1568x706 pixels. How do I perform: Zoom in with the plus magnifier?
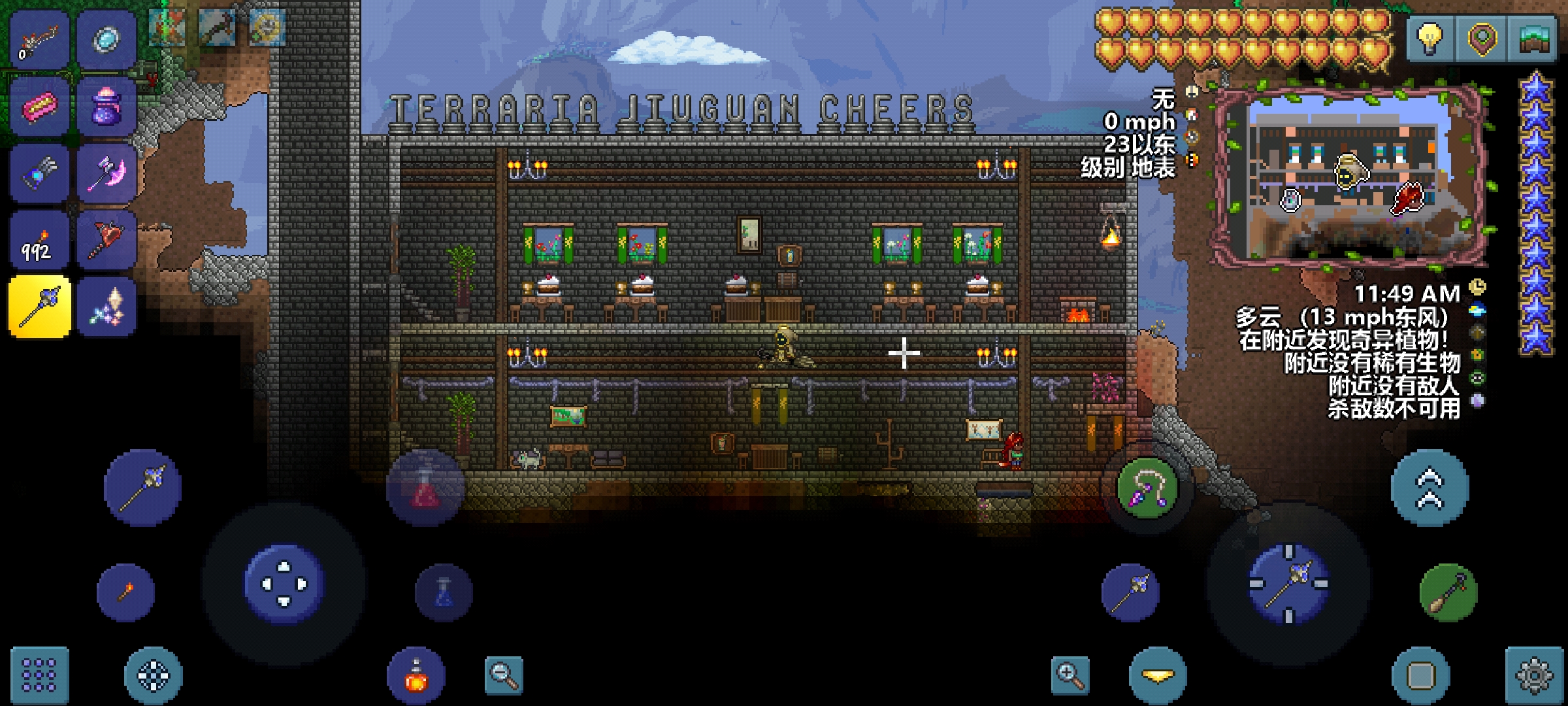(x=1070, y=676)
